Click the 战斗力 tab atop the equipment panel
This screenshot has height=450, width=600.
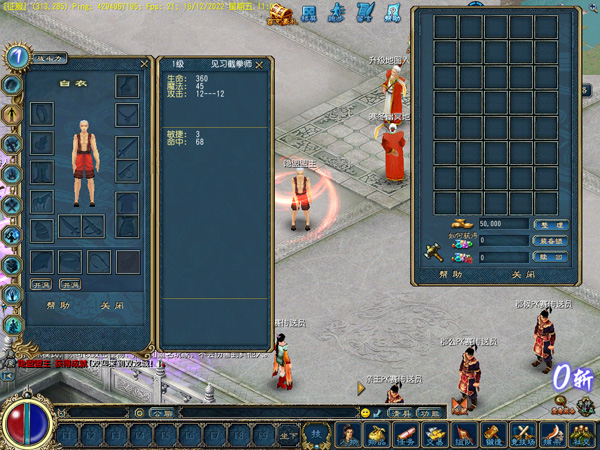(49, 60)
